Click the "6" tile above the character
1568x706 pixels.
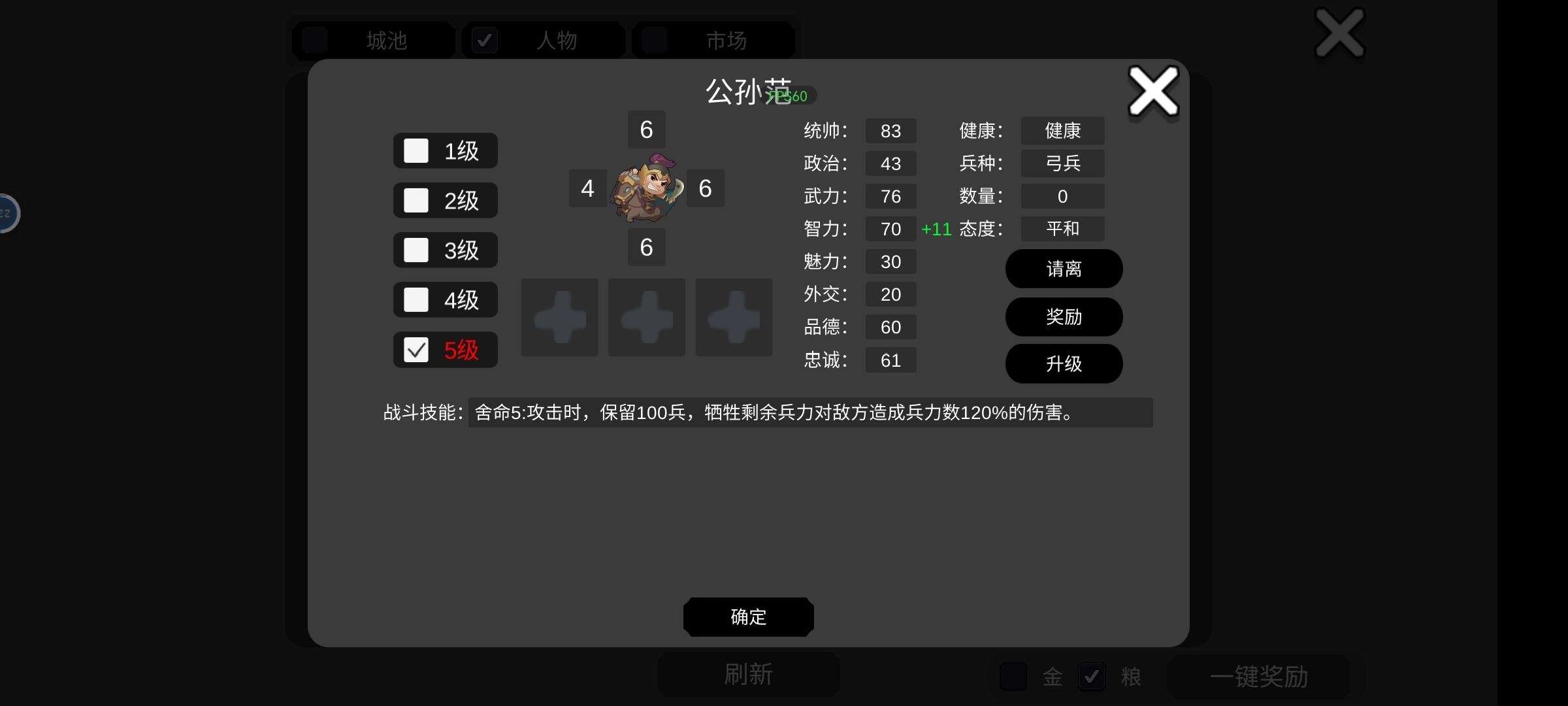646,129
